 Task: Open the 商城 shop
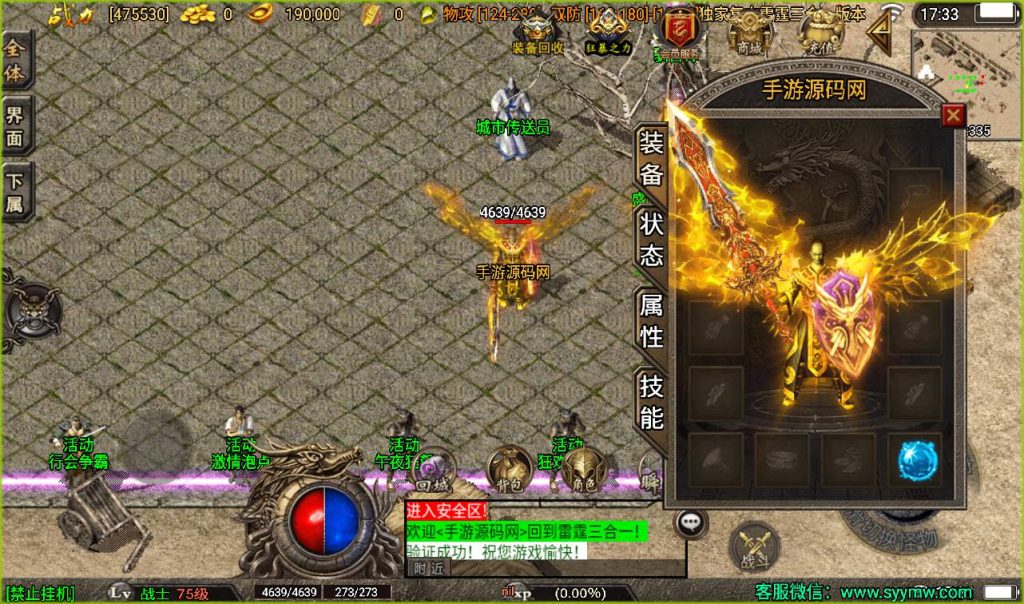749,33
